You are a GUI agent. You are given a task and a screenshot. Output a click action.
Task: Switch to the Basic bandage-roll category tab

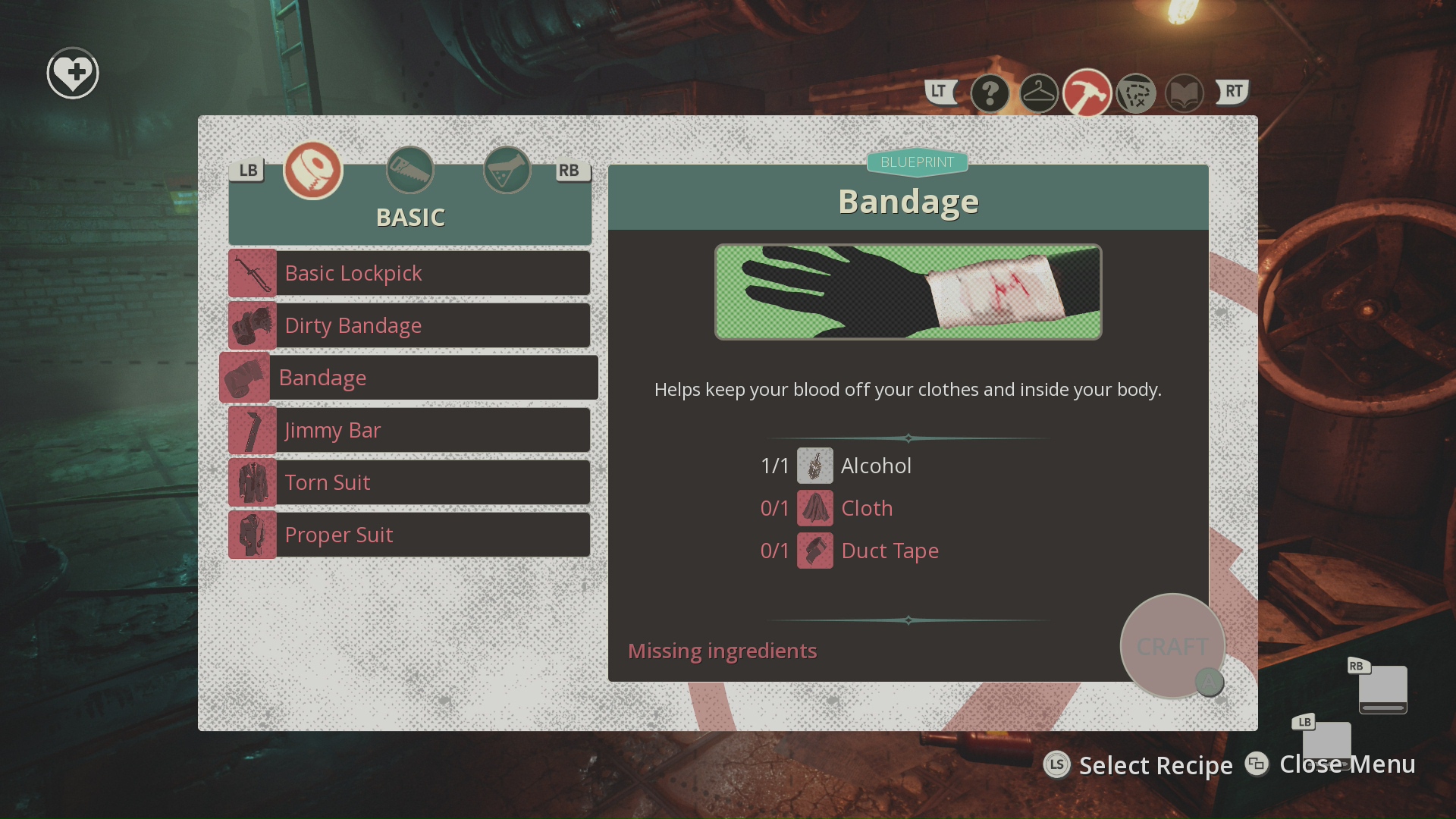pos(313,170)
